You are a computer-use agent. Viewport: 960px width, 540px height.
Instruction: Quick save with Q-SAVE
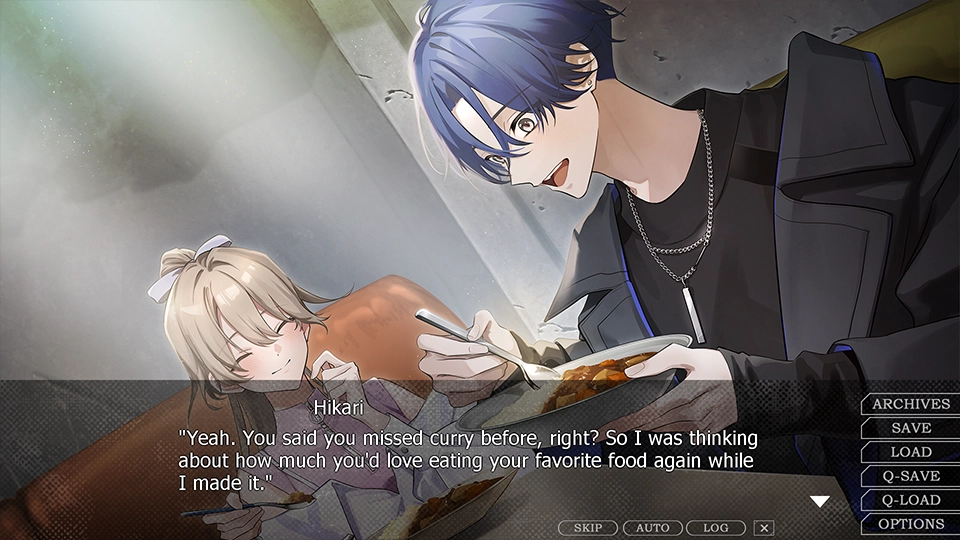click(911, 476)
